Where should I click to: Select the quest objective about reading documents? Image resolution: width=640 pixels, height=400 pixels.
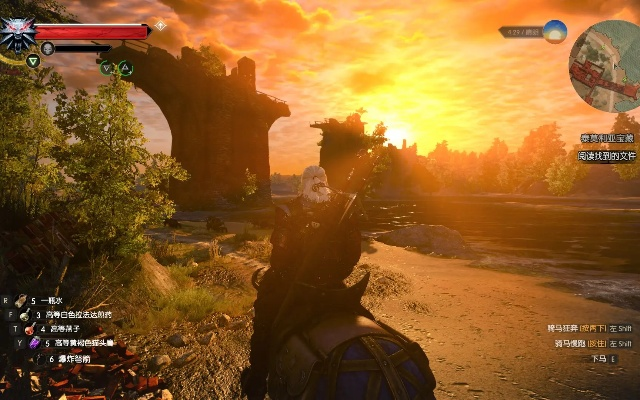[x=606, y=156]
